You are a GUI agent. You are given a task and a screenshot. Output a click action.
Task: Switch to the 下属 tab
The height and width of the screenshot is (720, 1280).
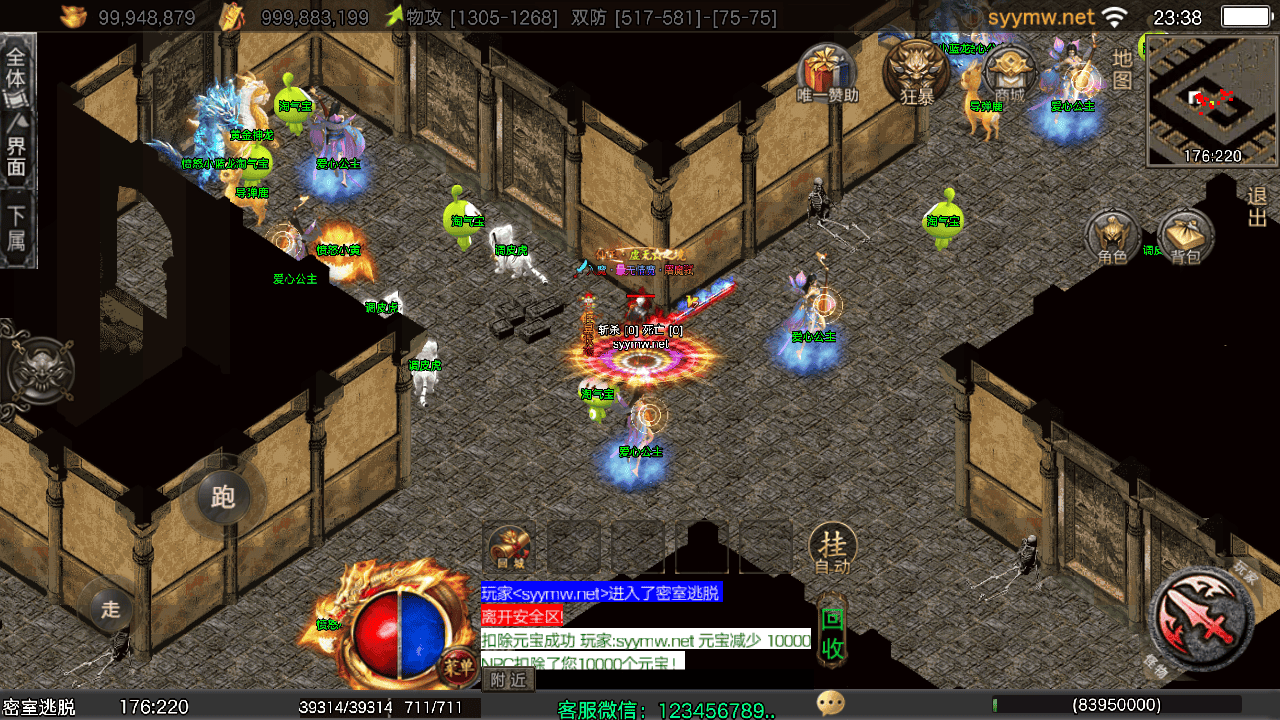click(17, 228)
